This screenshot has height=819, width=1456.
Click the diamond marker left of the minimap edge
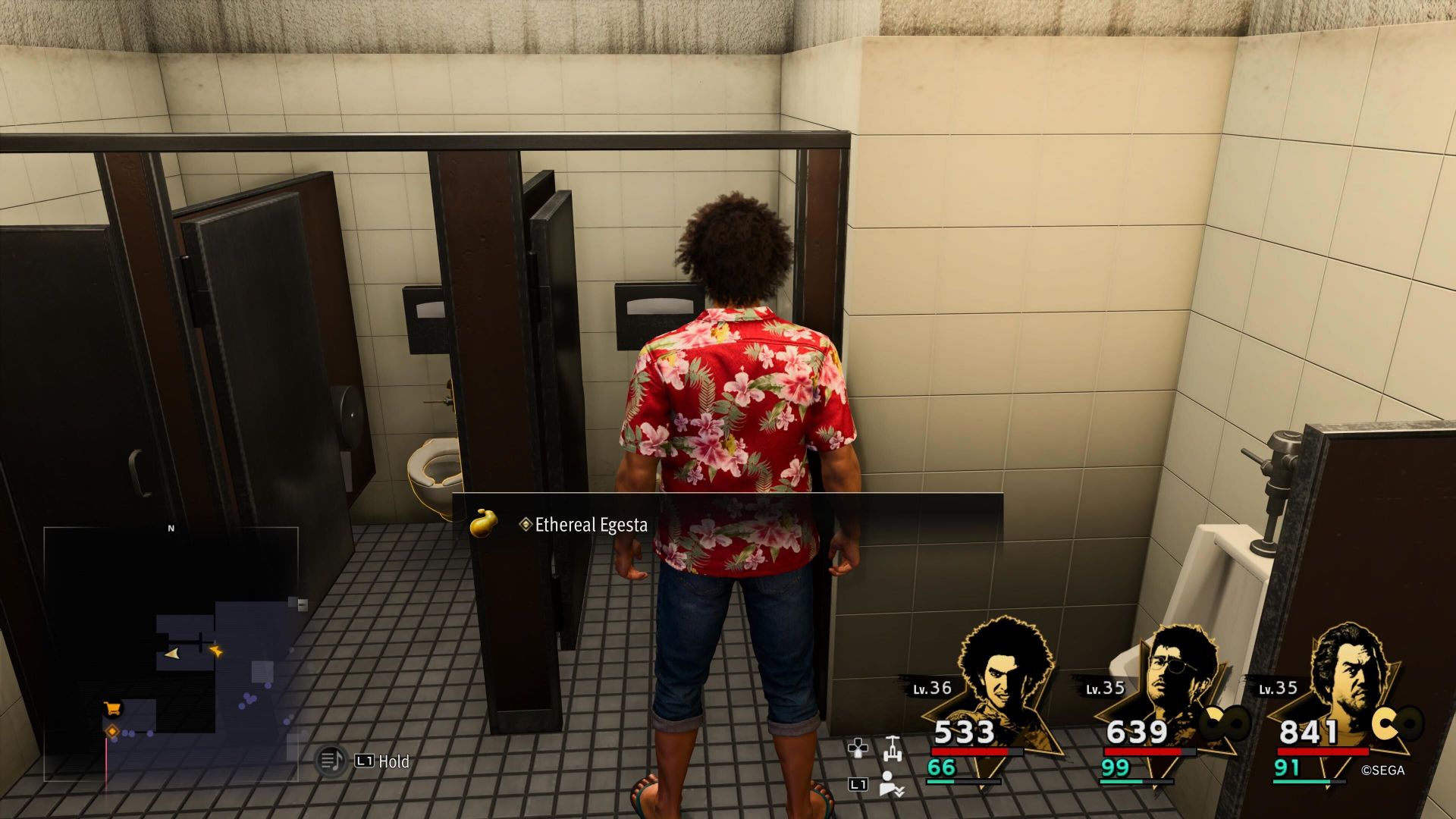pyautogui.click(x=111, y=730)
